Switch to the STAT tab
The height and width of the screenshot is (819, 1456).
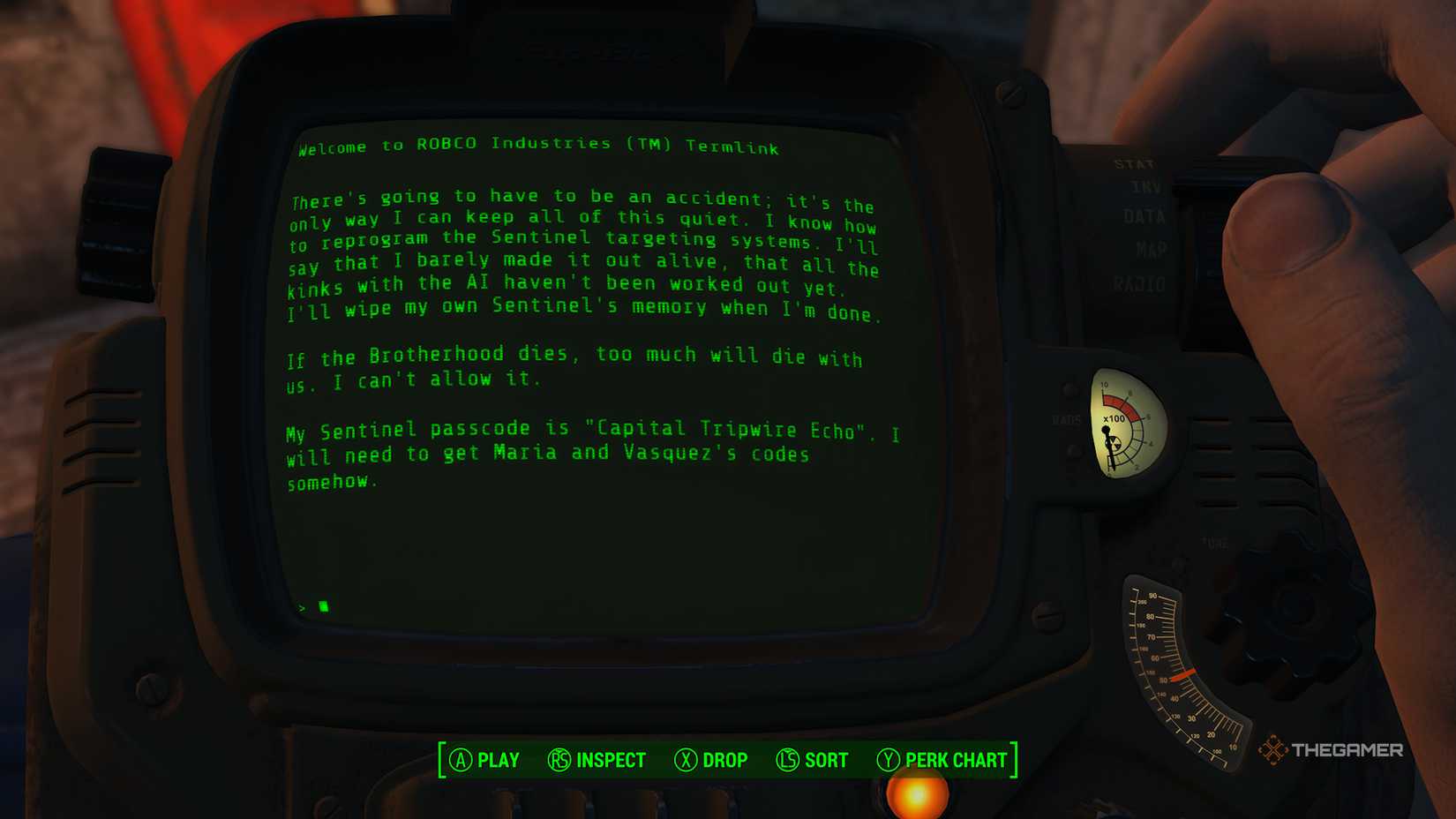(1135, 164)
